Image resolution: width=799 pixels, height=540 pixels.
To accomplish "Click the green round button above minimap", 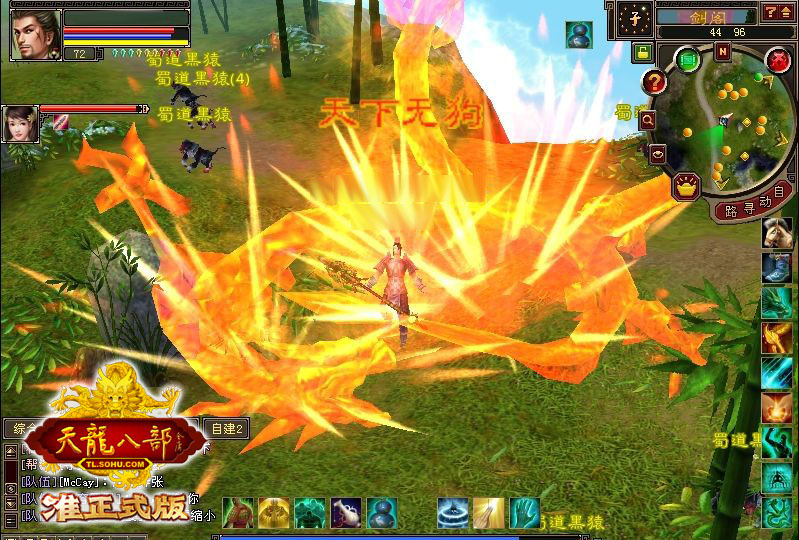I will coord(688,59).
